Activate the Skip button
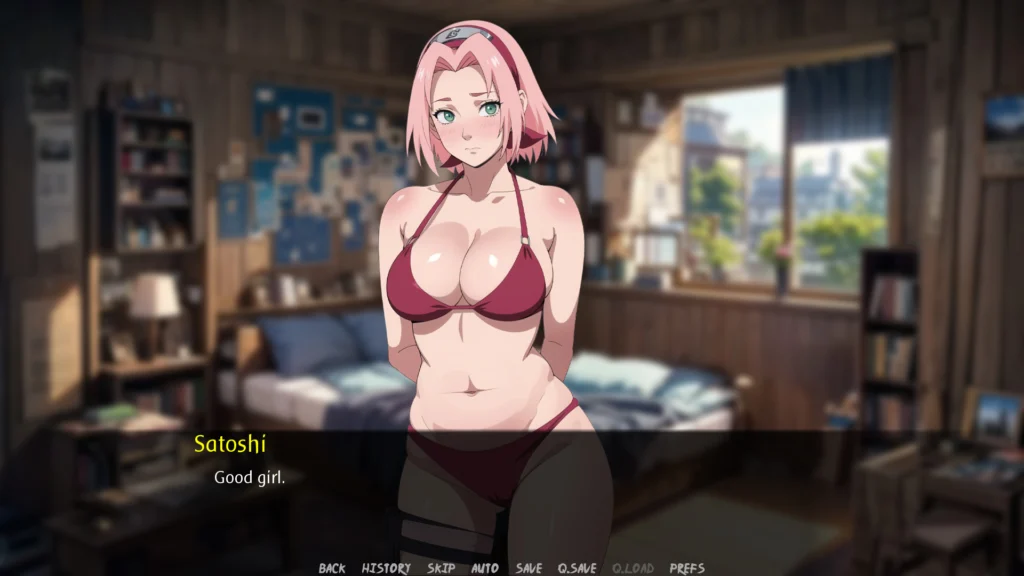This screenshot has height=576, width=1024. (x=441, y=568)
